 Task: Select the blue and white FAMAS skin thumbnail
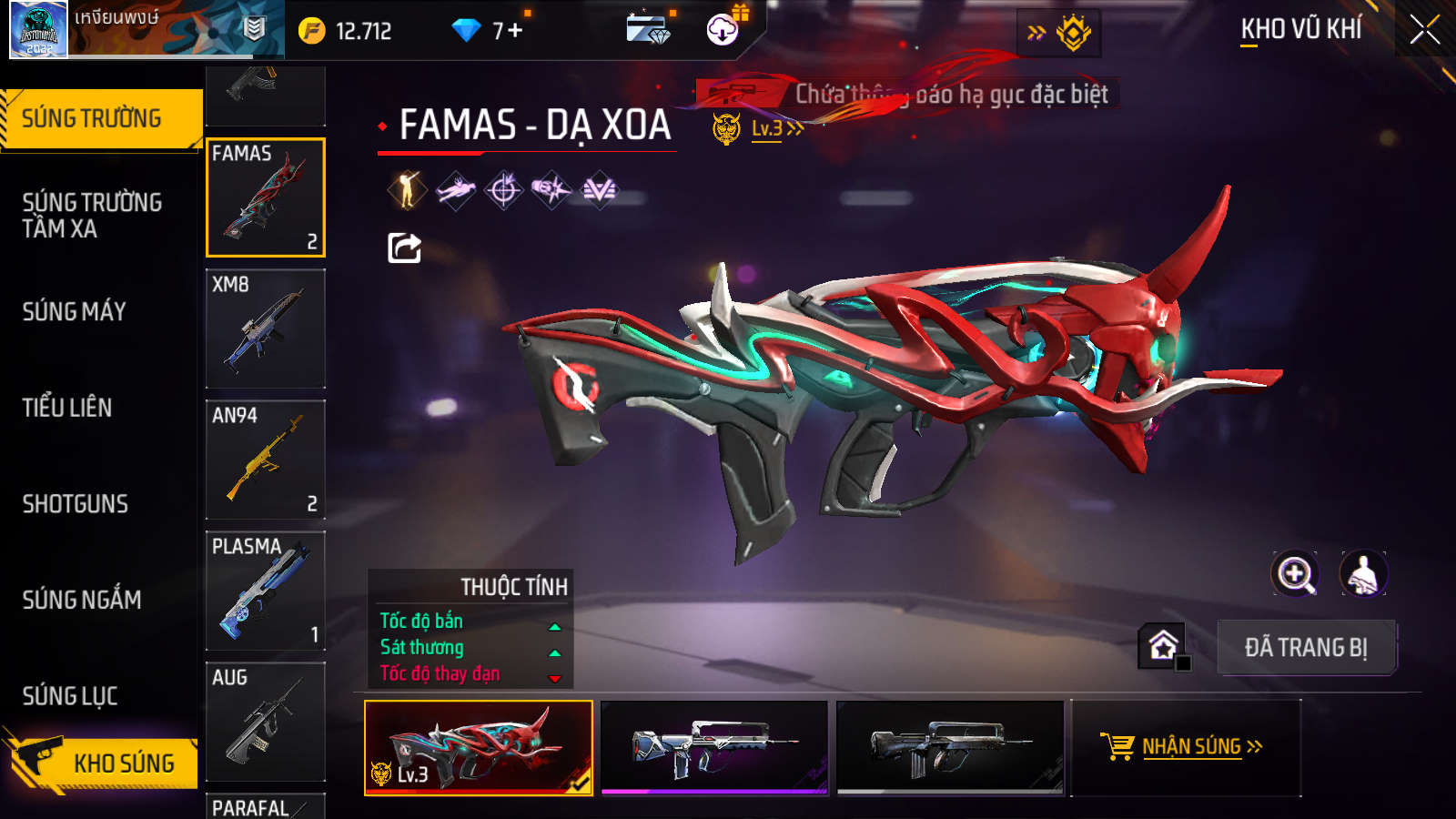click(x=714, y=747)
